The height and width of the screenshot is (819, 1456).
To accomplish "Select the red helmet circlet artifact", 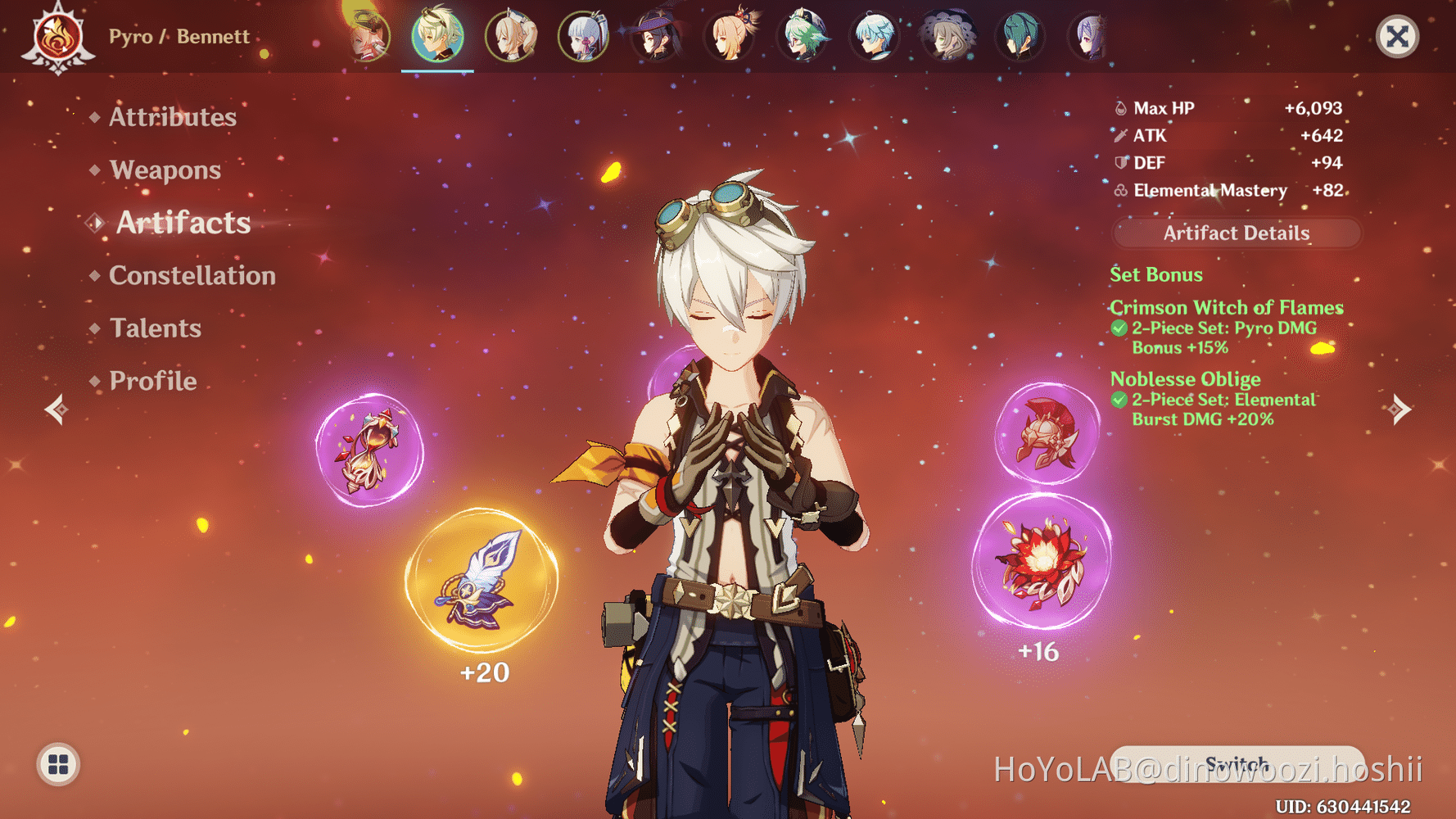I will pos(1047,434).
